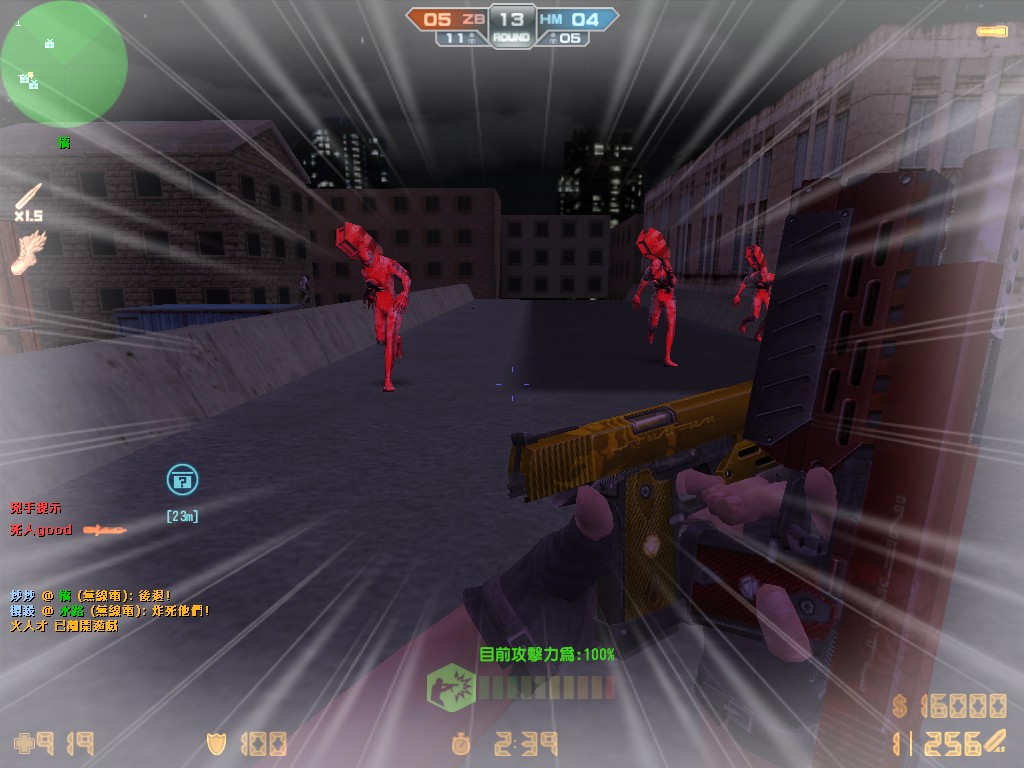Click the winged foot speed buff icon
Screen dimensions: 1024x768
(28, 252)
